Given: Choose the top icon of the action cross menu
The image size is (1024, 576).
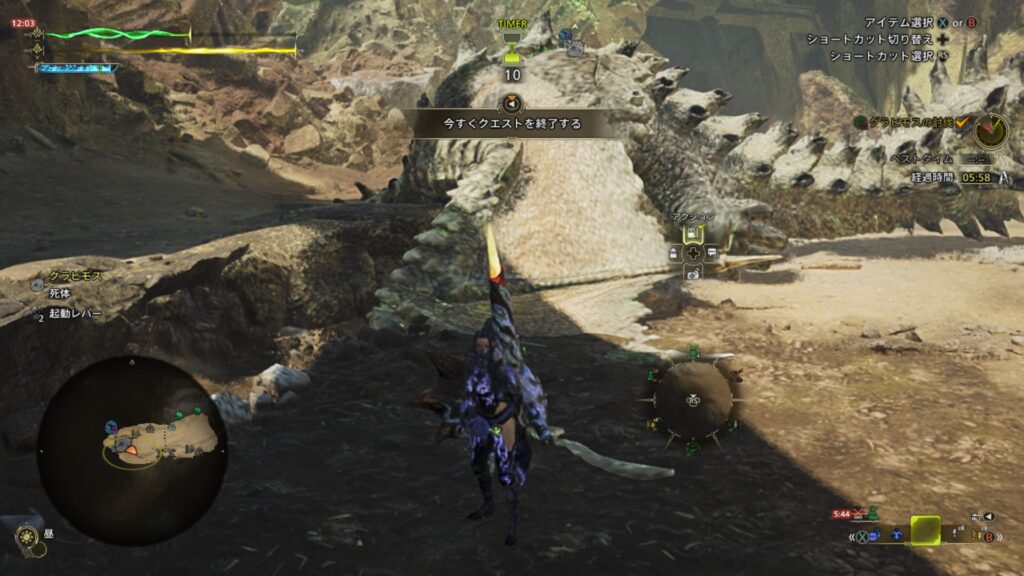Looking at the screenshot, I should (x=692, y=233).
